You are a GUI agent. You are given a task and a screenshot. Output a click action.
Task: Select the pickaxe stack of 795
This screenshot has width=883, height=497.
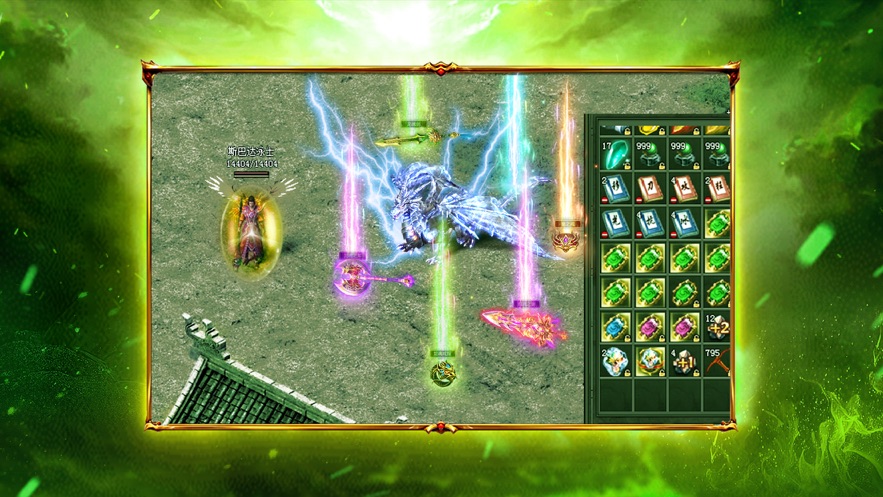tap(717, 361)
